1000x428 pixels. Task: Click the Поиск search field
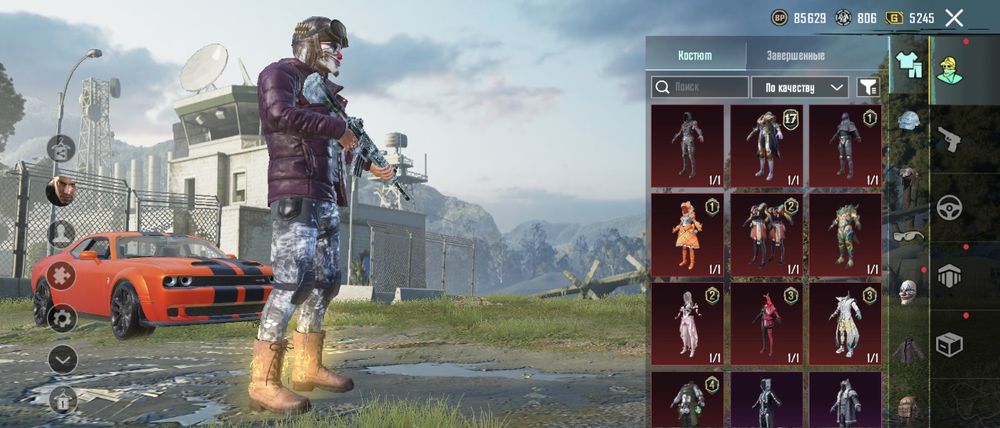pyautogui.click(x=699, y=88)
